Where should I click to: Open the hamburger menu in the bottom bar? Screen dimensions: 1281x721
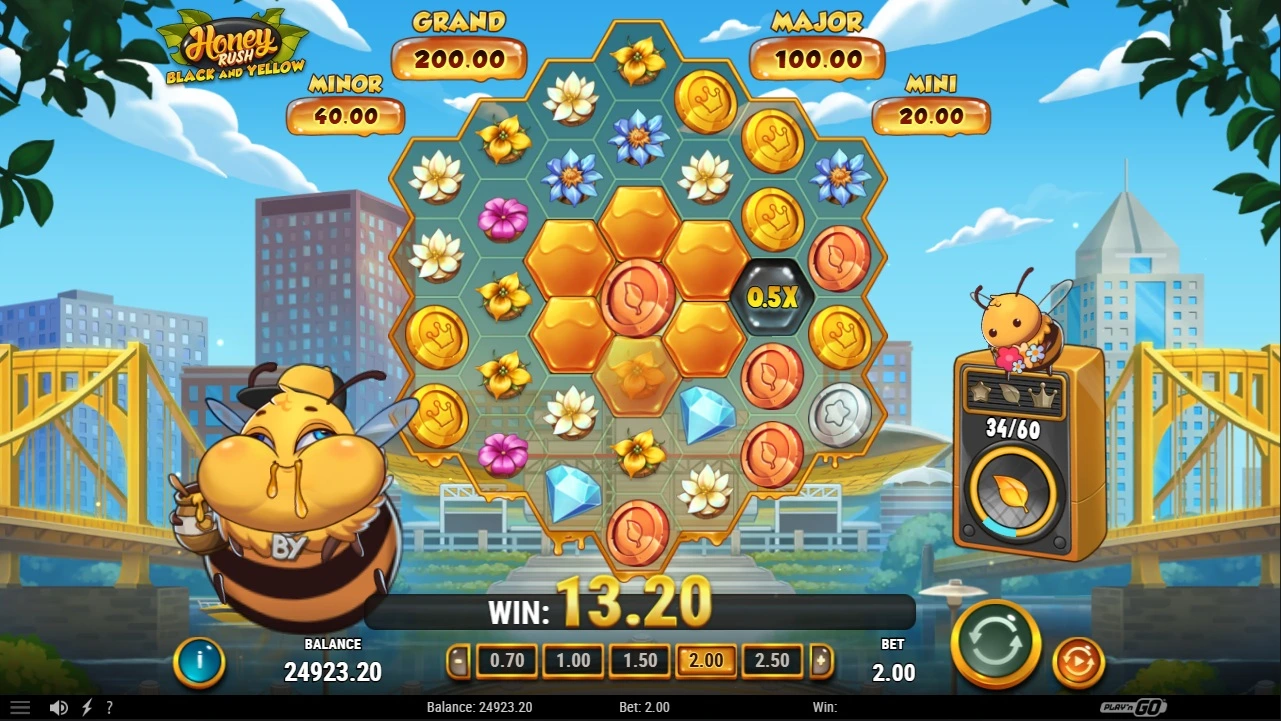20,708
